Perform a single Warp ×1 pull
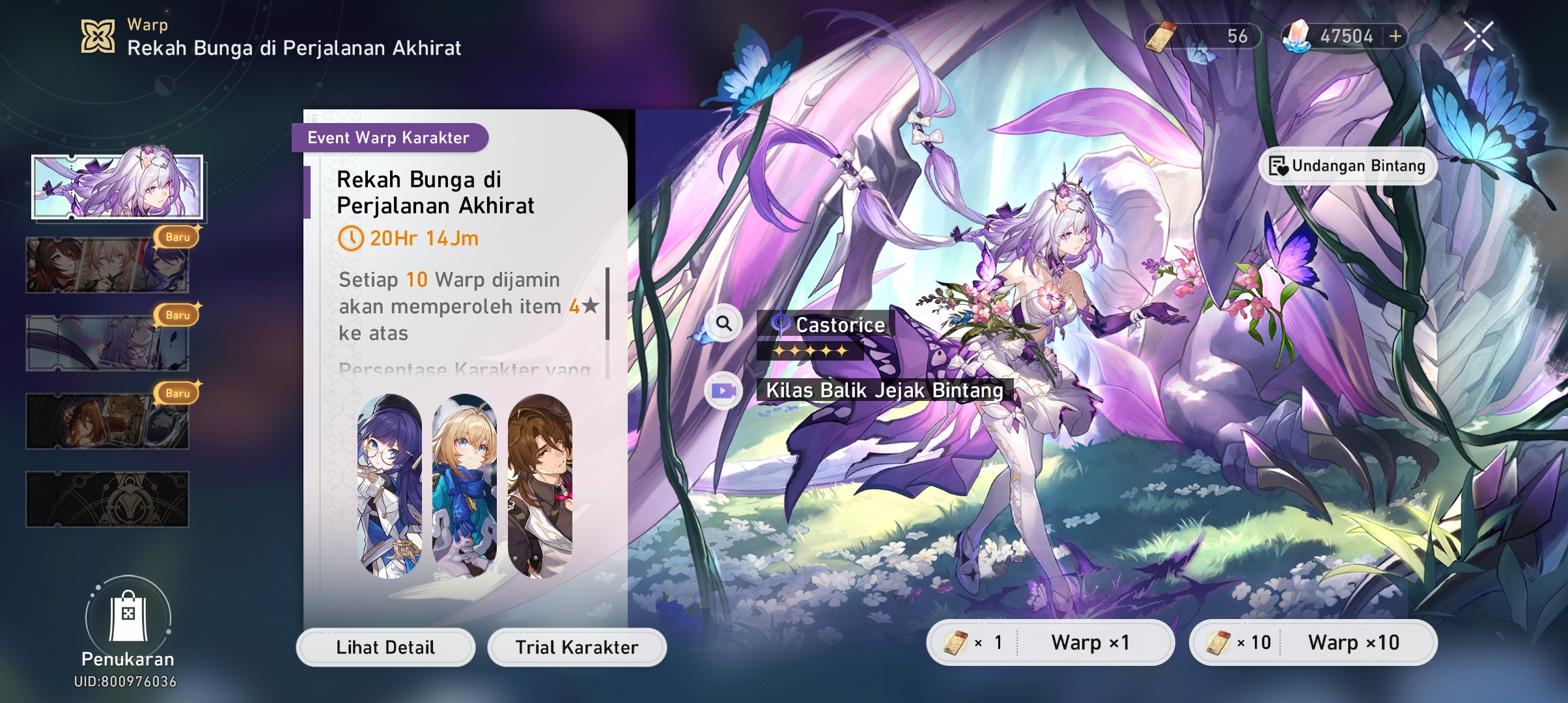The width and height of the screenshot is (1568, 703). click(1051, 642)
